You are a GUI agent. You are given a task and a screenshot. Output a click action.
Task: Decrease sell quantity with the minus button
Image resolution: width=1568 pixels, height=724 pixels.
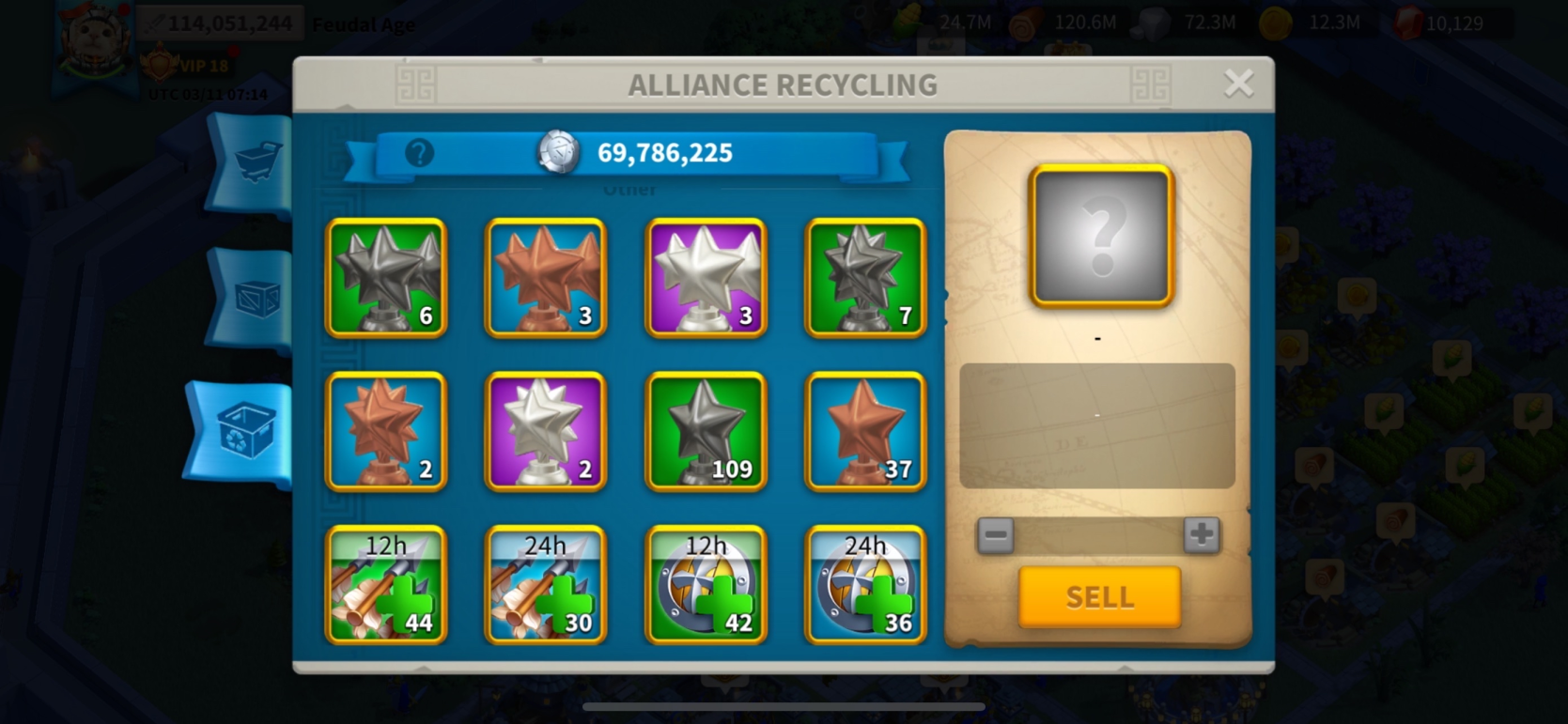[996, 535]
